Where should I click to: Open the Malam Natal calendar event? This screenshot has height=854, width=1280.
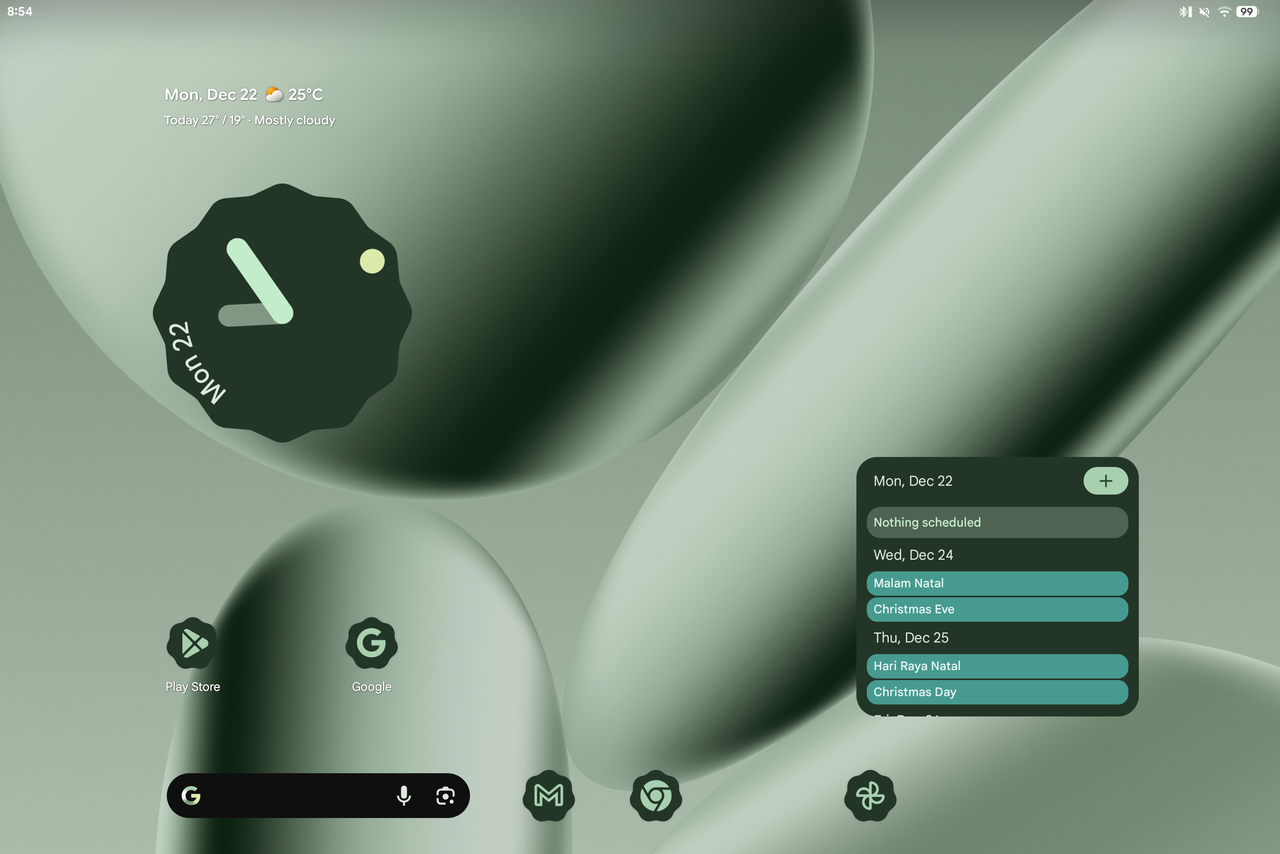click(997, 583)
